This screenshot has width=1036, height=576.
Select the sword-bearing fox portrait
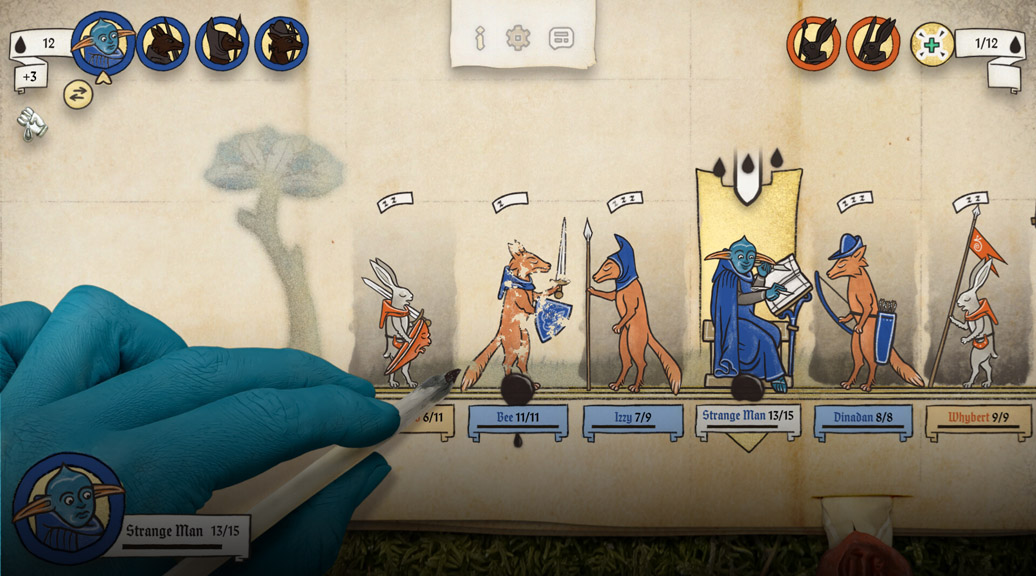pos(163,43)
